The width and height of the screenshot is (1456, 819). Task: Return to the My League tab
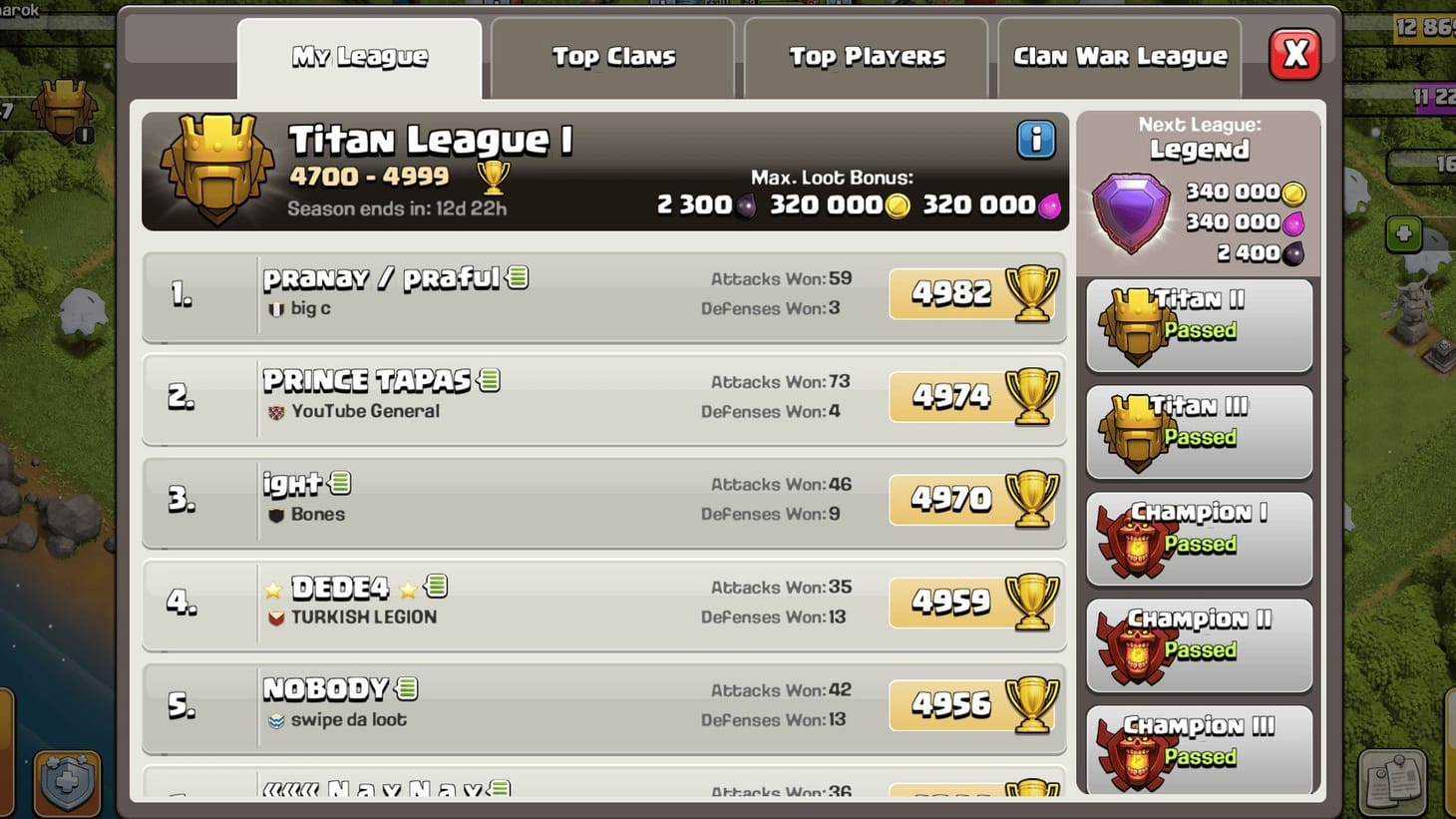tap(359, 57)
